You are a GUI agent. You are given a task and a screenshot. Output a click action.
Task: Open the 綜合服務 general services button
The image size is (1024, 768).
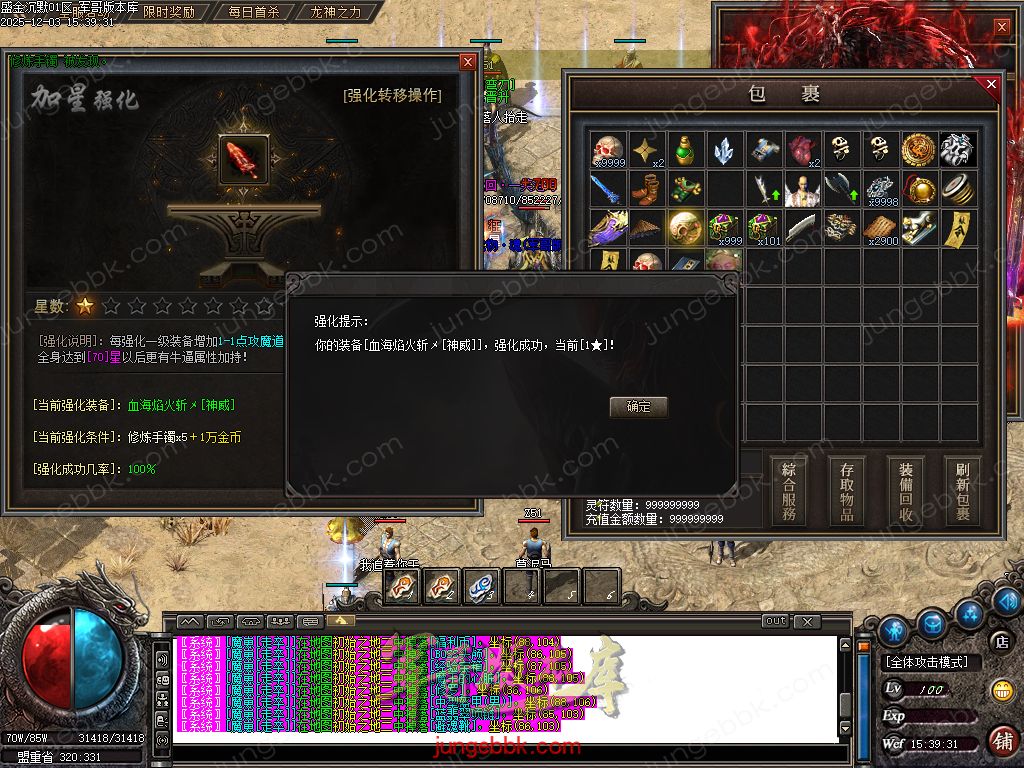pos(789,491)
